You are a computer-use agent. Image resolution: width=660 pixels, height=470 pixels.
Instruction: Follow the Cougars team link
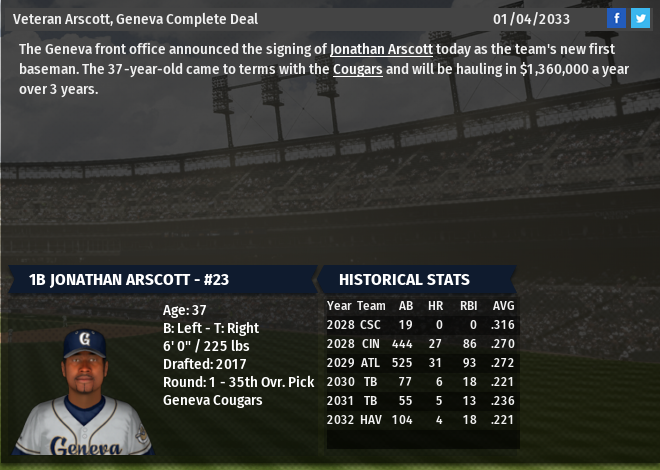tap(358, 69)
